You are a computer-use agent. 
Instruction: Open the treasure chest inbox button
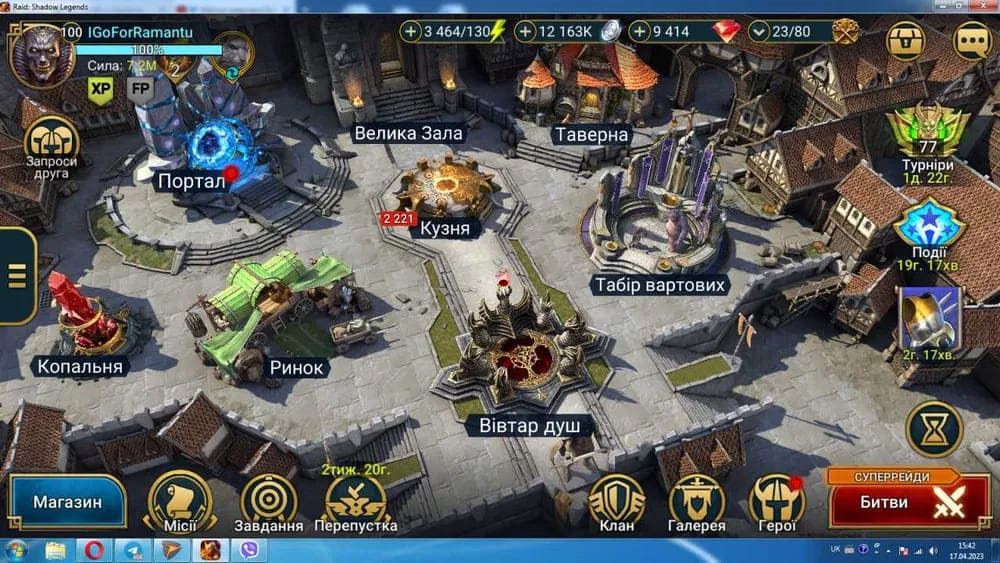point(906,41)
